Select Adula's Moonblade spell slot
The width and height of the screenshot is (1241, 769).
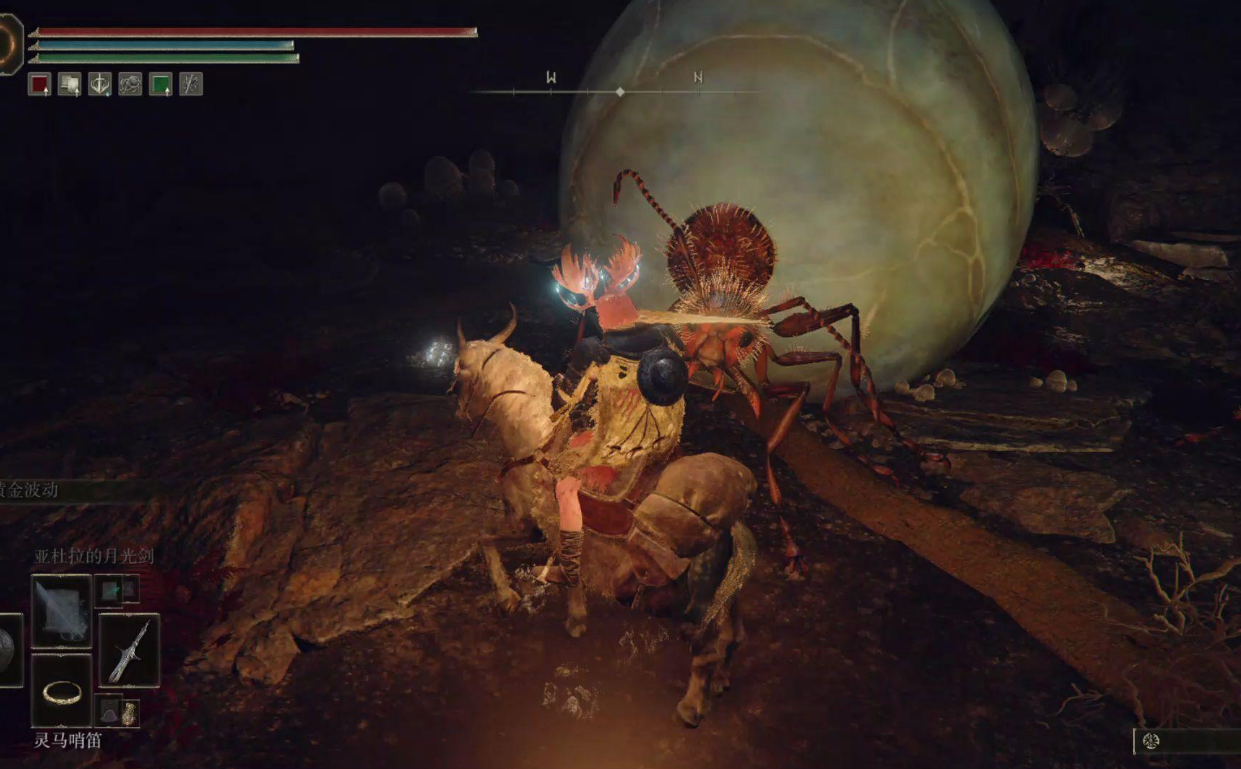(61, 610)
